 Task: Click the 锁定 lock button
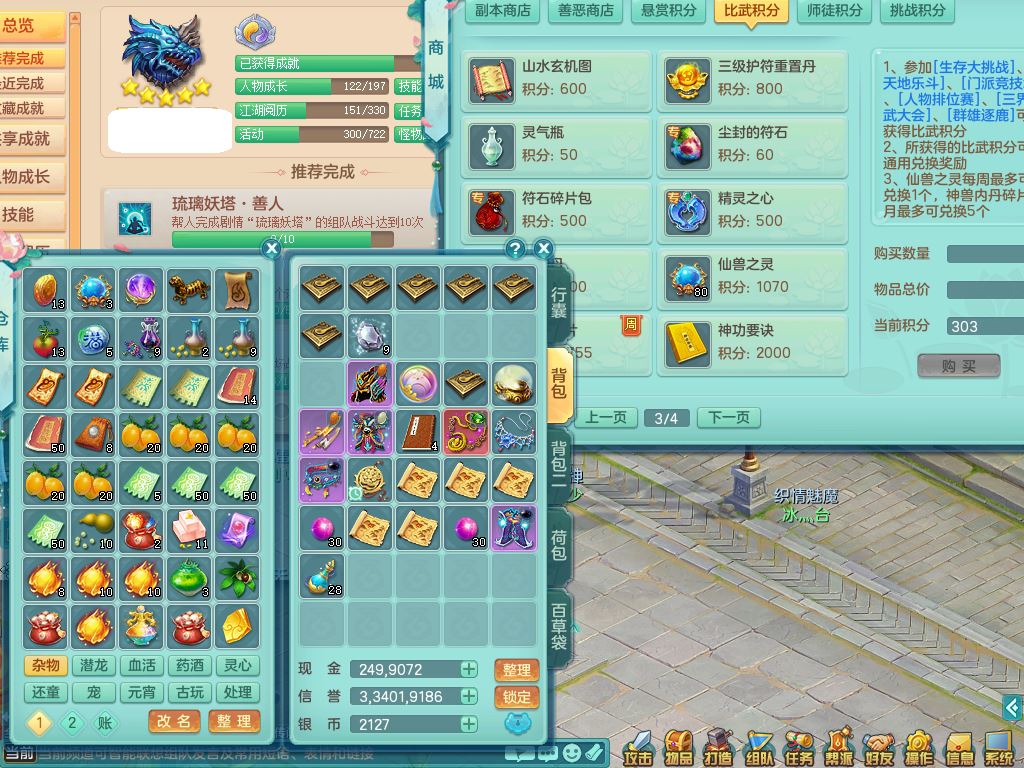[517, 697]
